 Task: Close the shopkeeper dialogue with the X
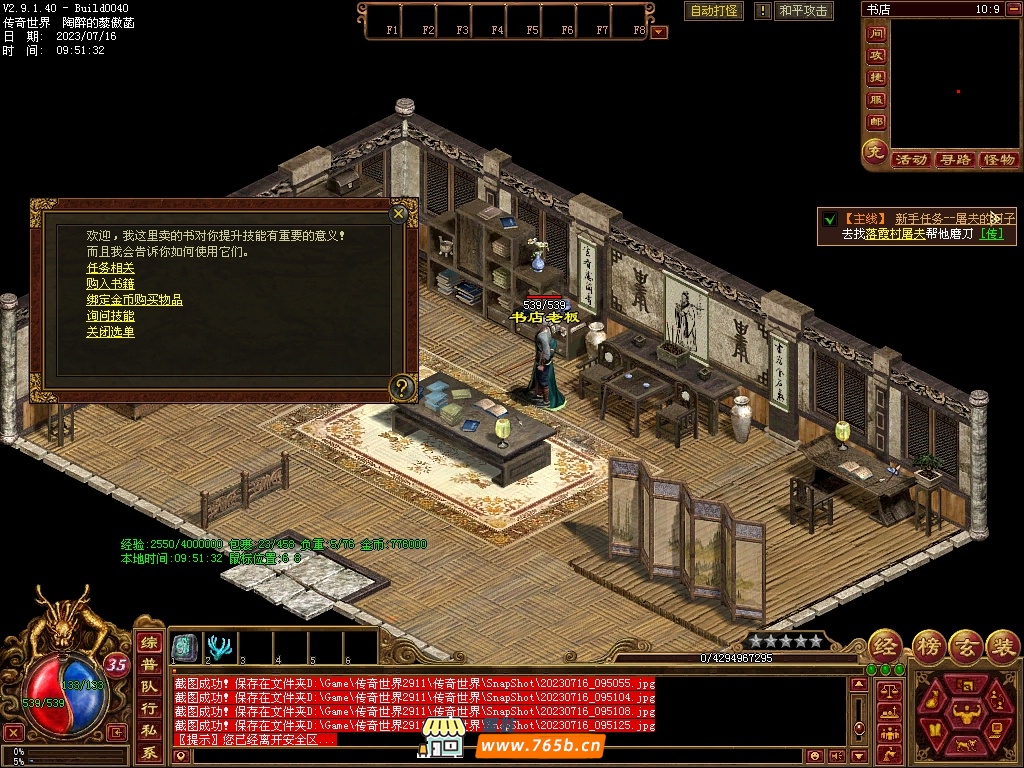[x=398, y=213]
